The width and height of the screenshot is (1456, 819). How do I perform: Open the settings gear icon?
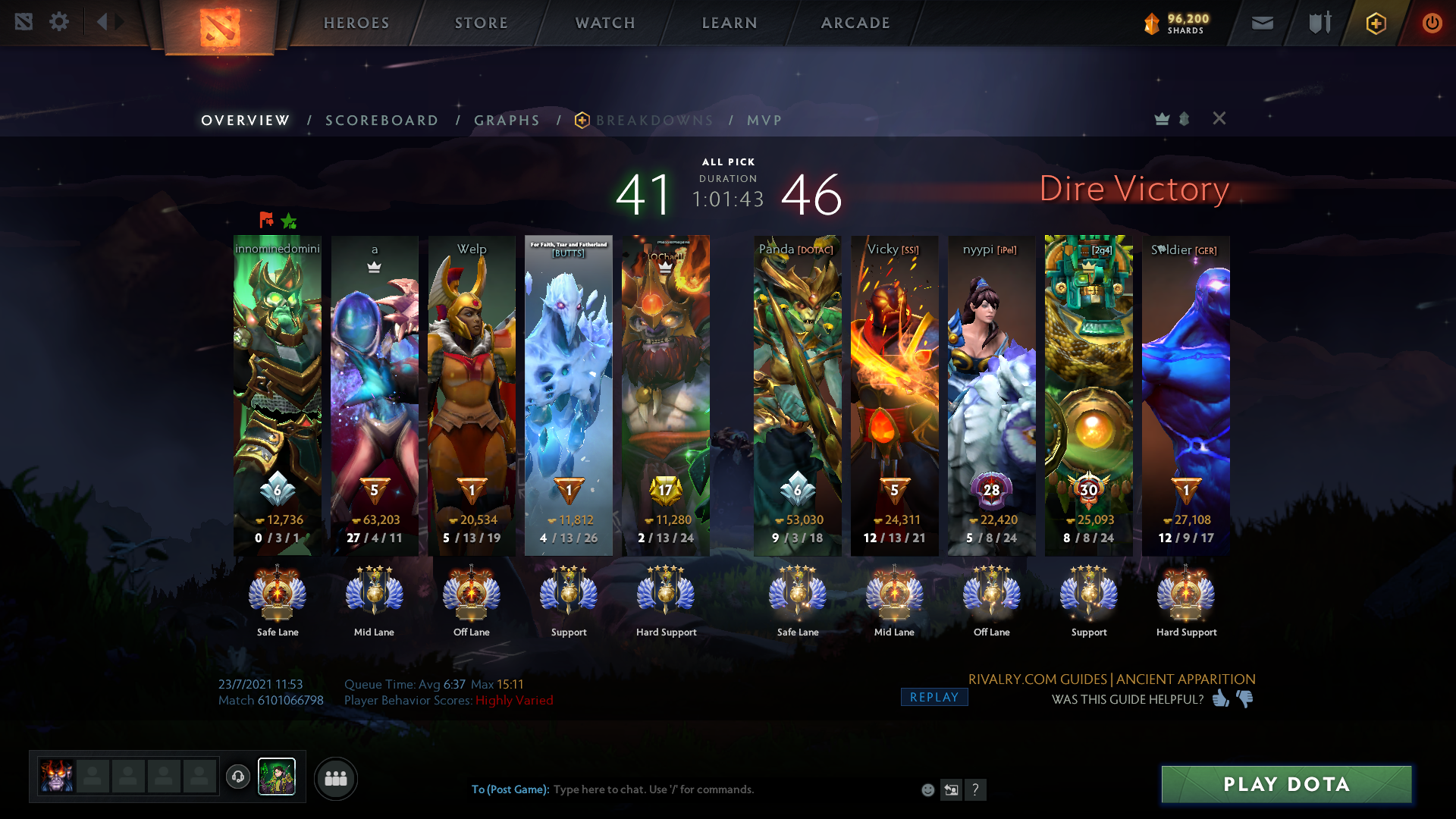[x=59, y=22]
